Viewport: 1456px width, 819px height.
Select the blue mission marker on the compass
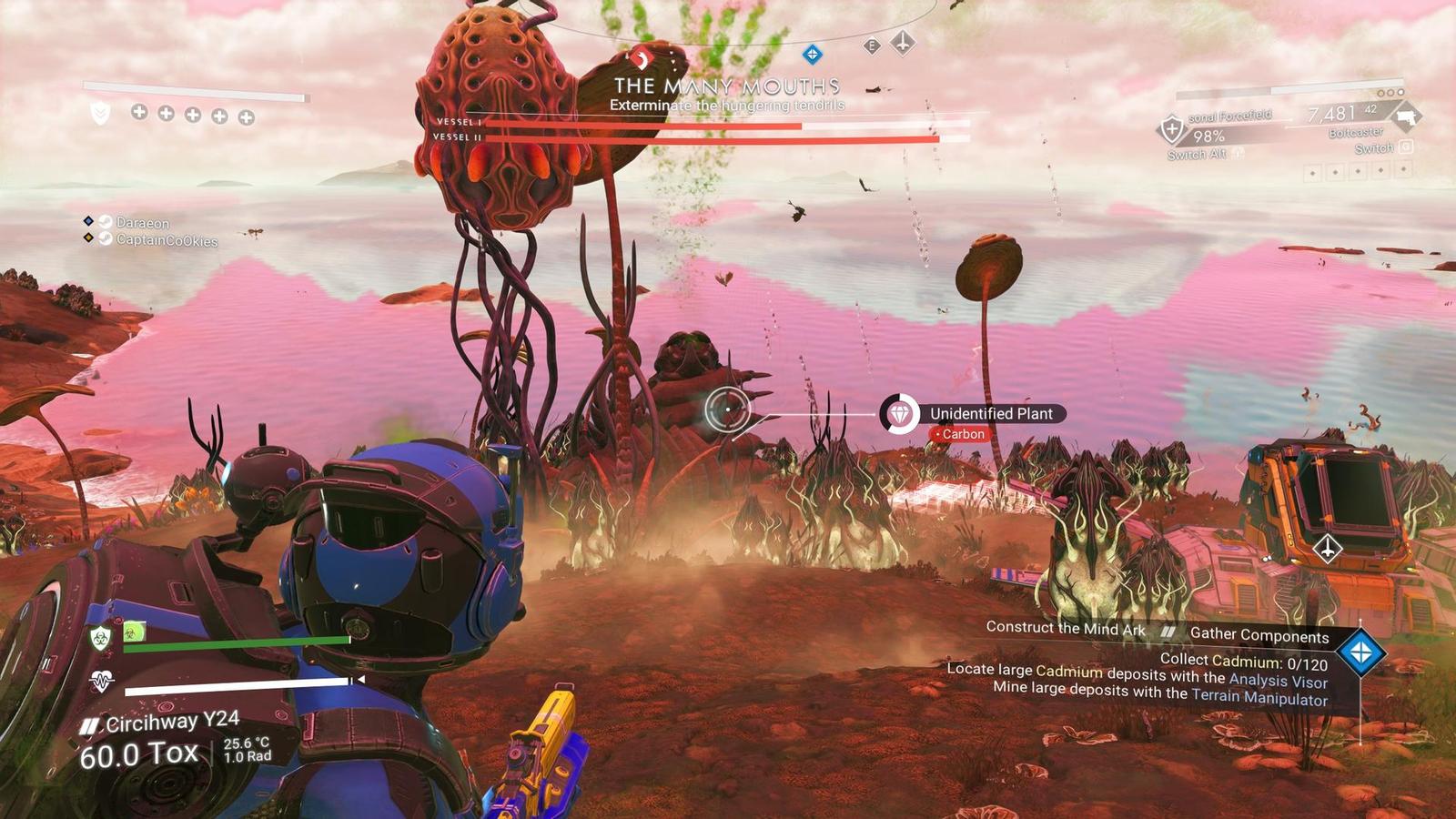(x=812, y=55)
